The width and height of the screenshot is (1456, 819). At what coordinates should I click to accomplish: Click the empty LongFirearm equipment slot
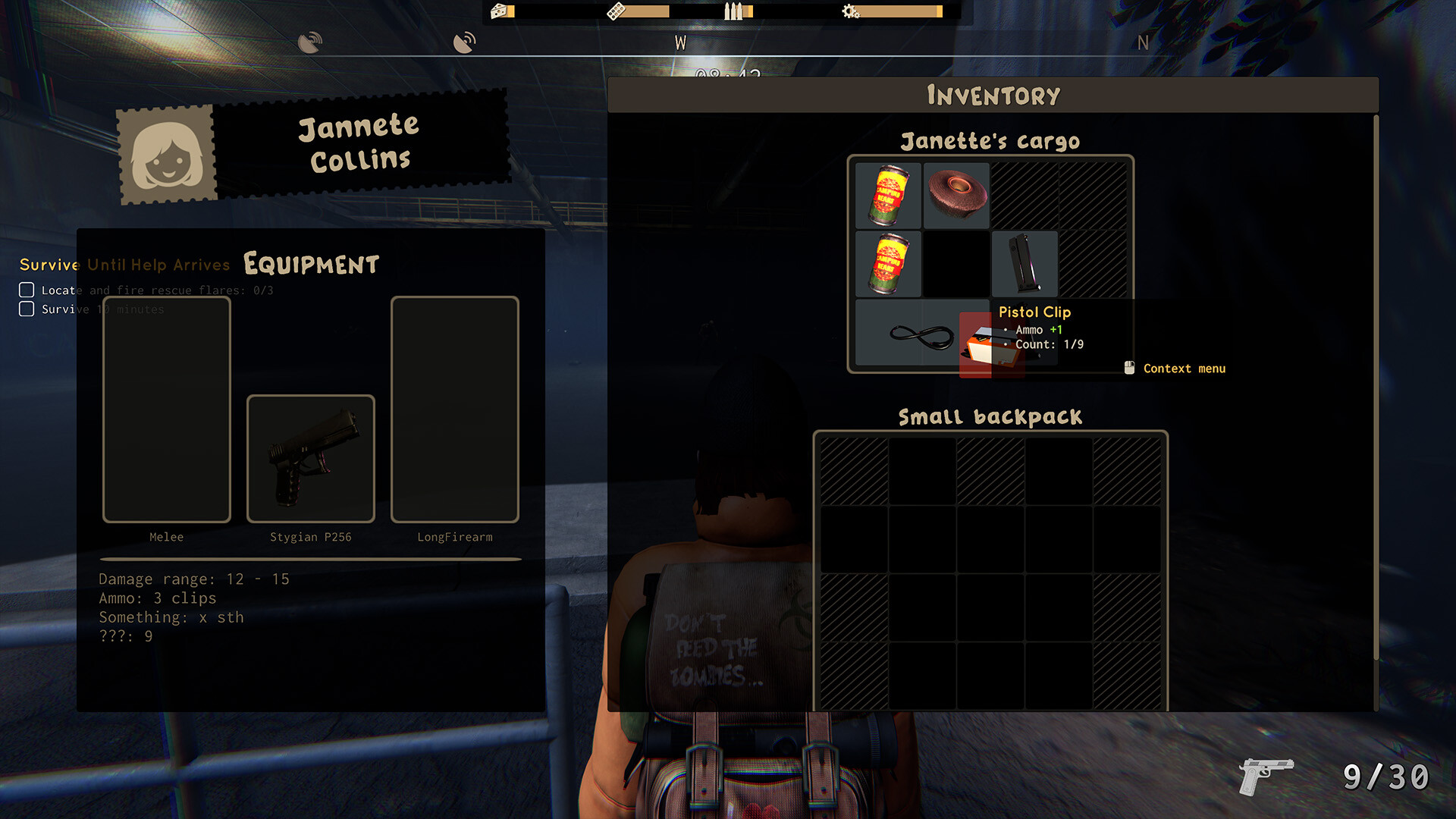[453, 409]
